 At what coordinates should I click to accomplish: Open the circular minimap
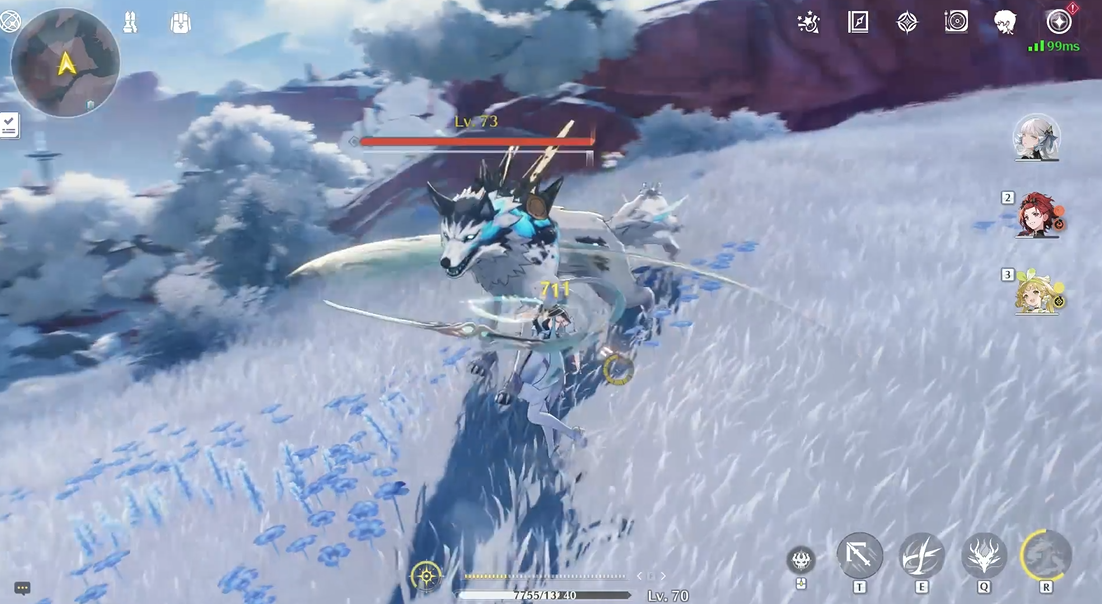click(x=65, y=62)
